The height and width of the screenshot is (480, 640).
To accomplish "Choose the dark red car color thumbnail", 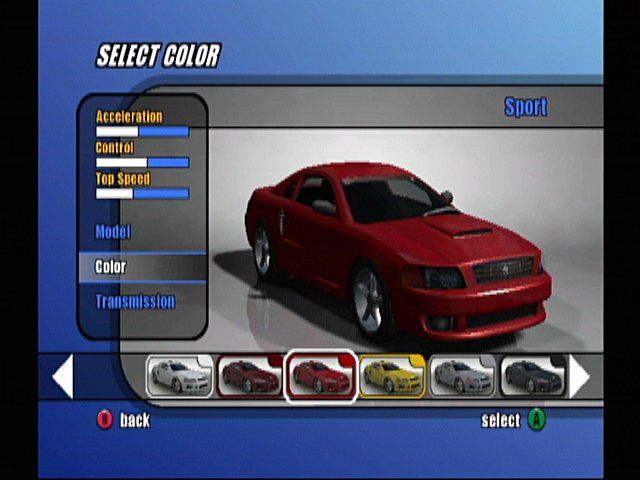I will (250, 377).
